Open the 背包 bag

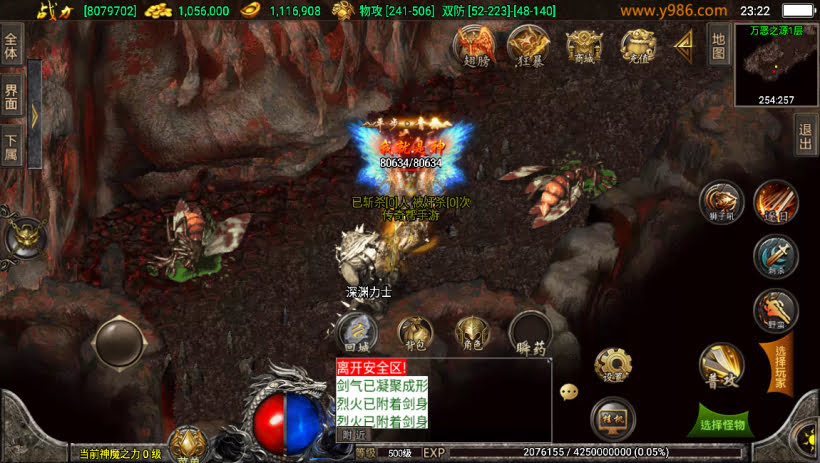coord(415,332)
